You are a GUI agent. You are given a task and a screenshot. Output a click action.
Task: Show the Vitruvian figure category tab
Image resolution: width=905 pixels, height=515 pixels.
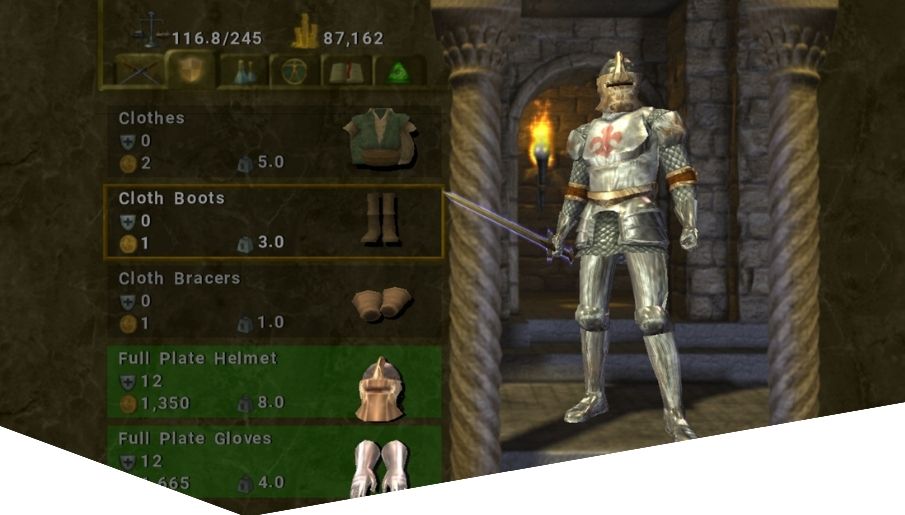coord(295,70)
